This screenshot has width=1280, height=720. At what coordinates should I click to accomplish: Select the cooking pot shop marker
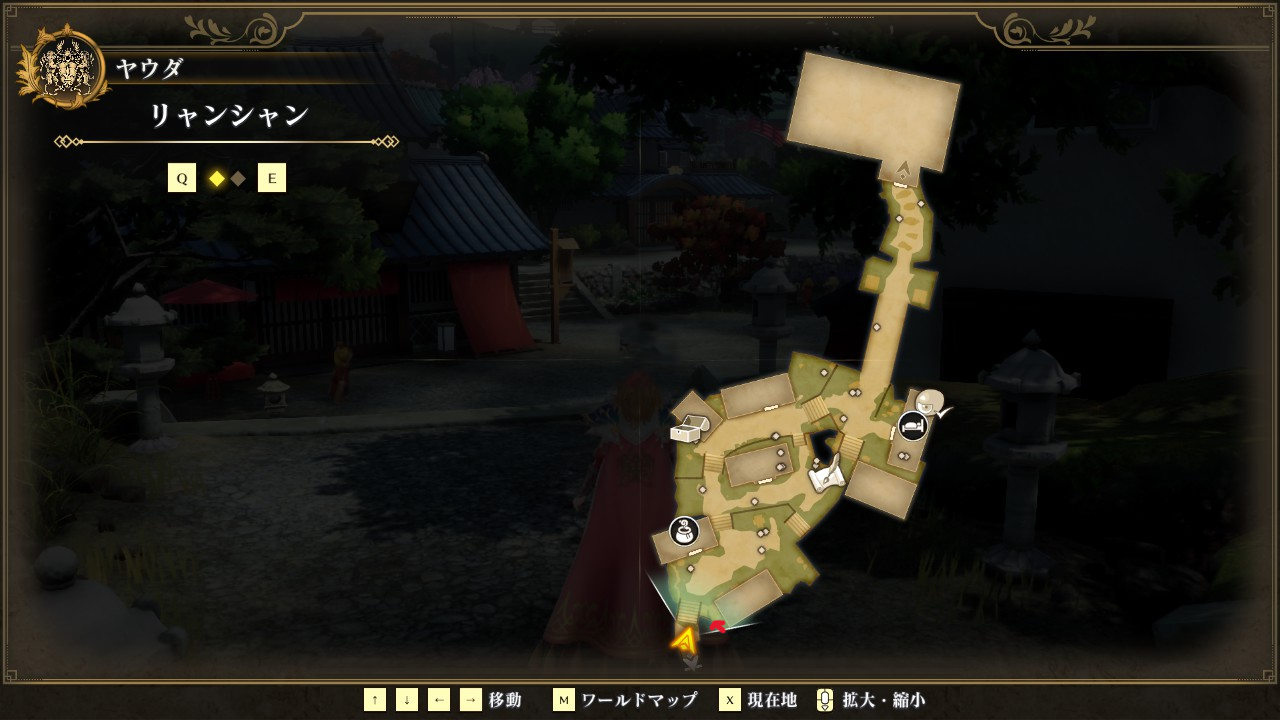pos(684,531)
